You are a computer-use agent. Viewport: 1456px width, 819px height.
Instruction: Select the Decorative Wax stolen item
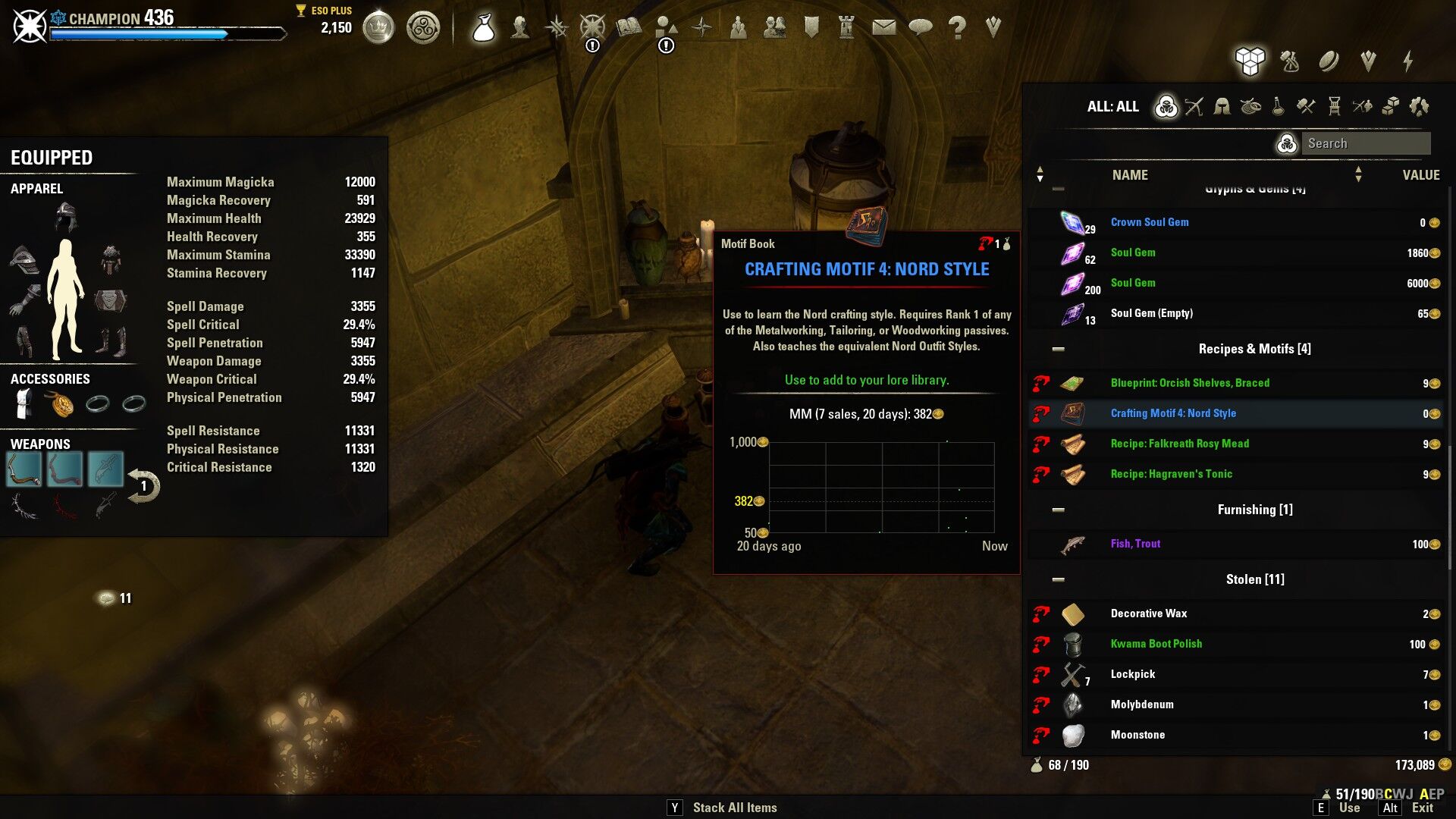pos(1148,613)
